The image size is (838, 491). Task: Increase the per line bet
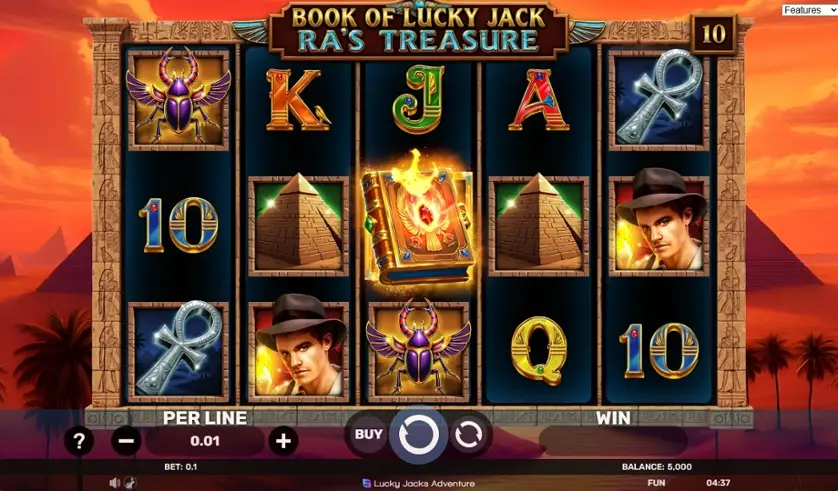point(284,440)
